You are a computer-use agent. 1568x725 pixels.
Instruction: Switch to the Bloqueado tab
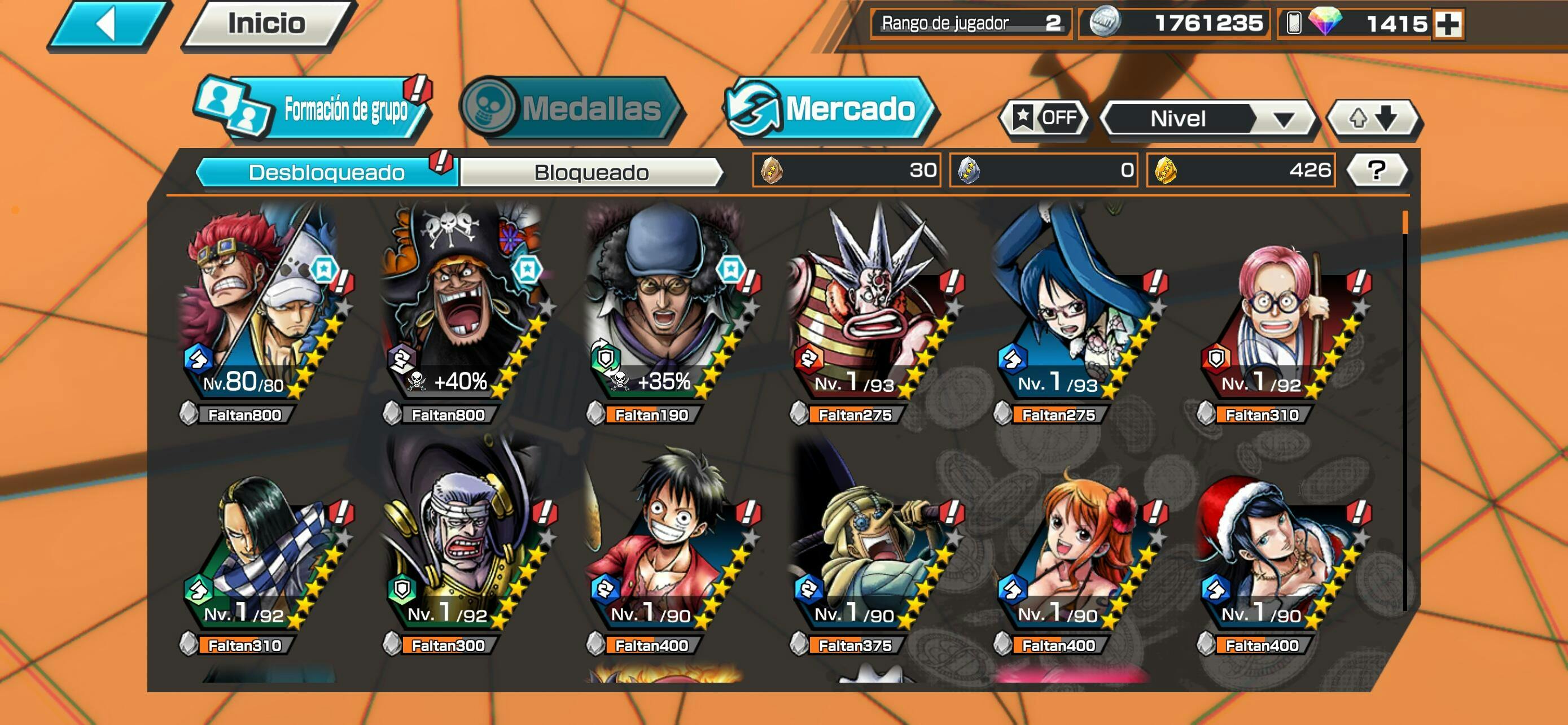(591, 172)
